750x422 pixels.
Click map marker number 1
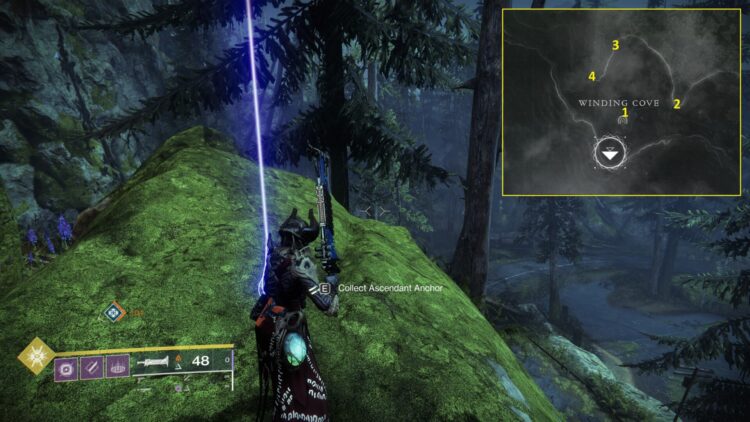click(625, 113)
